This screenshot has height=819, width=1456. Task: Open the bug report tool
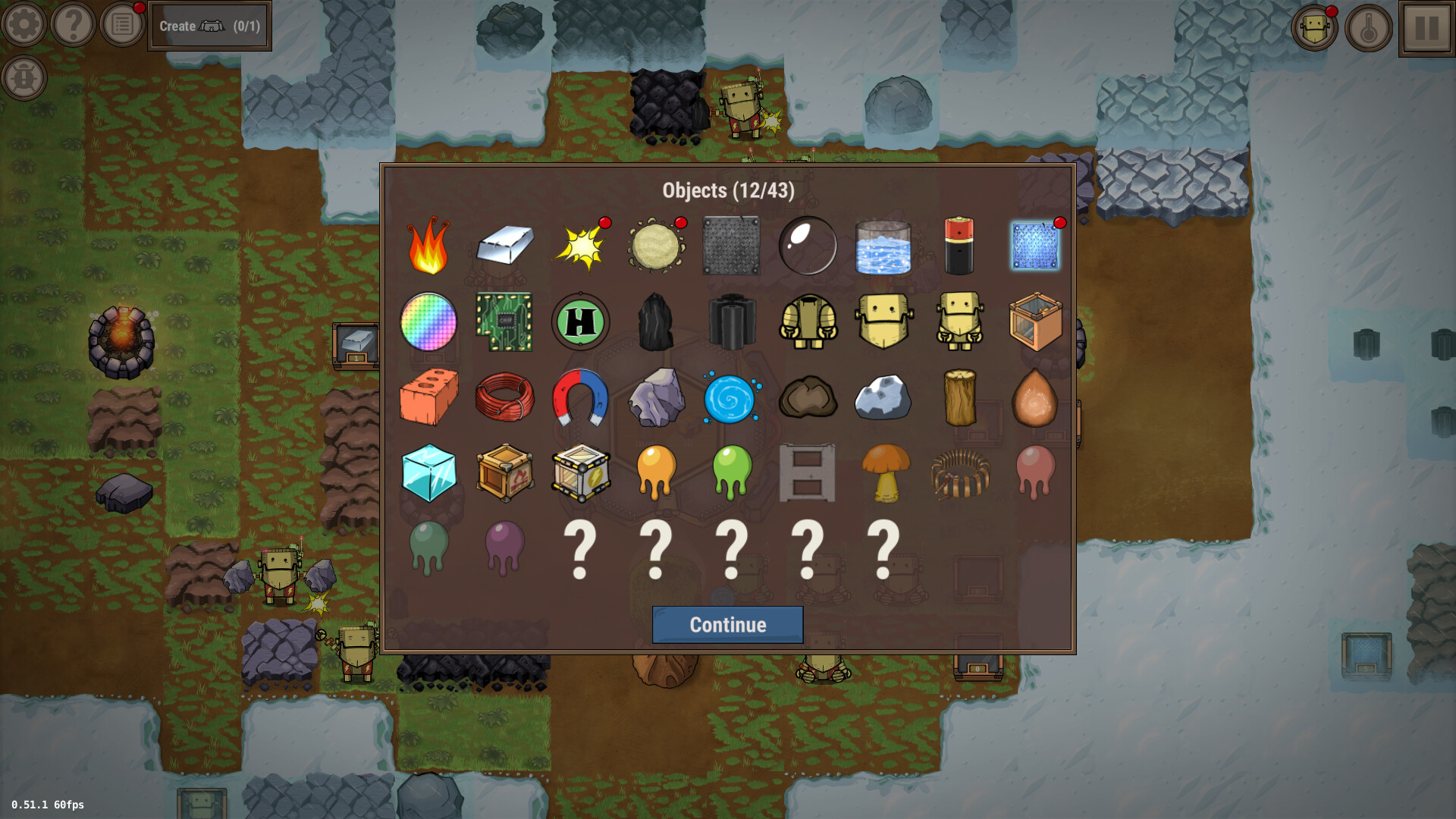click(x=24, y=76)
